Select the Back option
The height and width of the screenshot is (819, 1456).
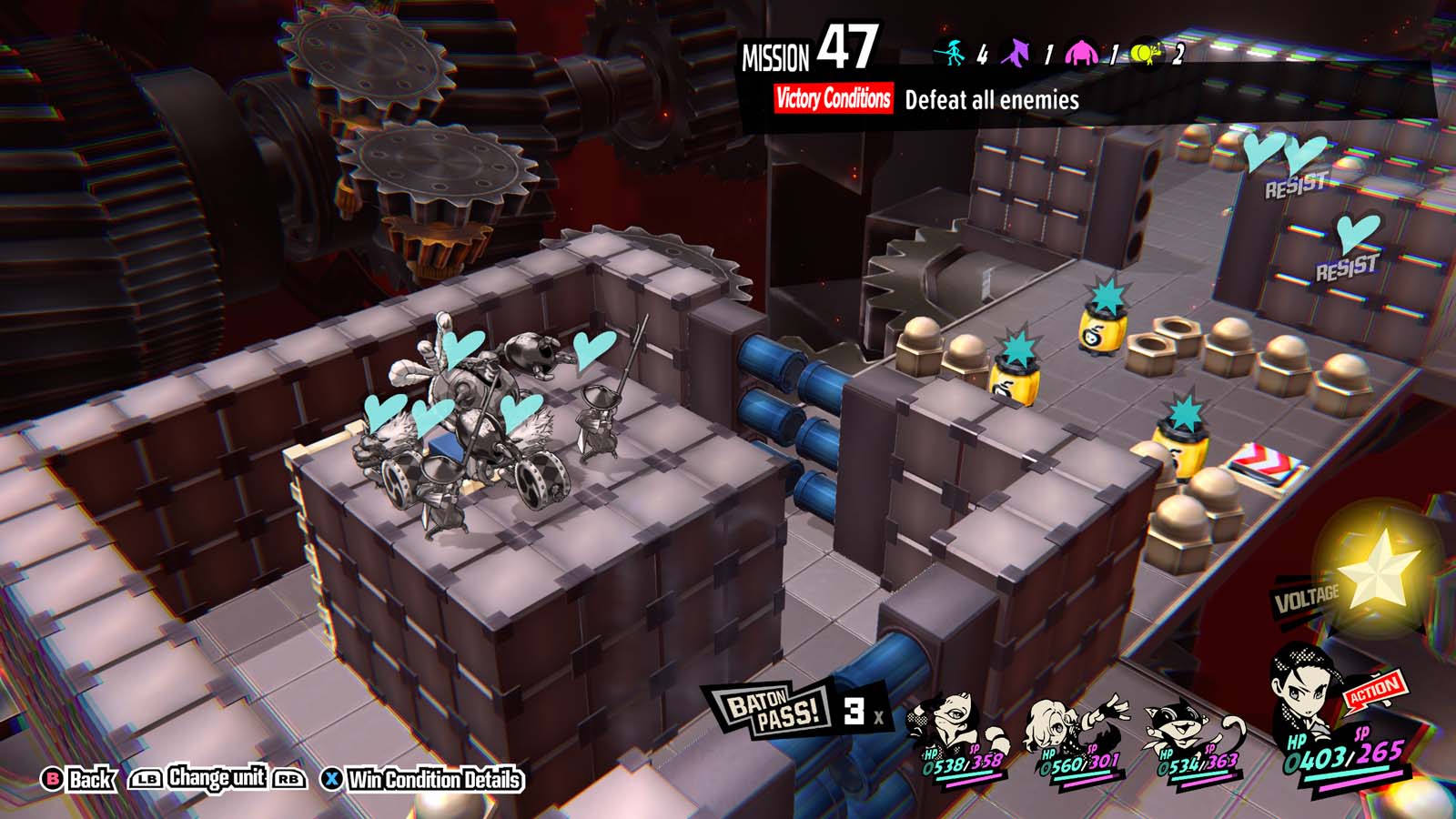tap(80, 780)
